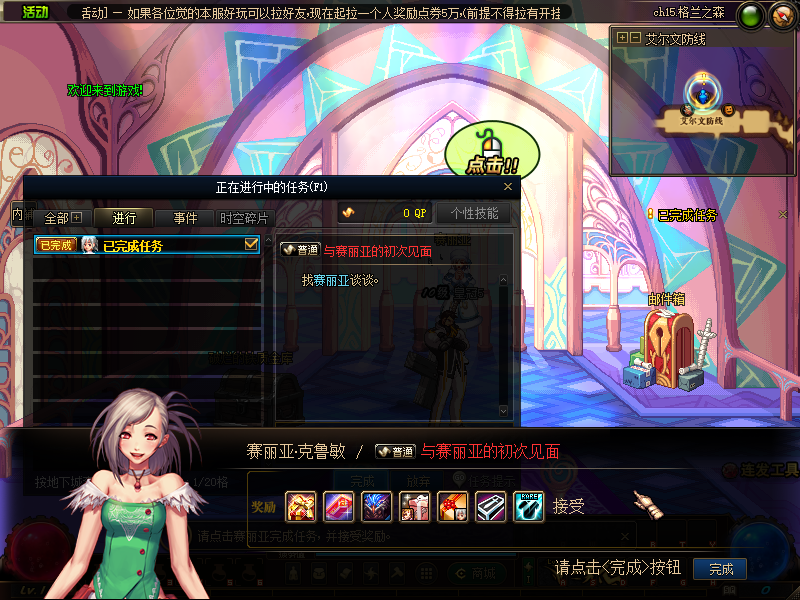
Task: Close the quest window with the X
Action: click(508, 186)
